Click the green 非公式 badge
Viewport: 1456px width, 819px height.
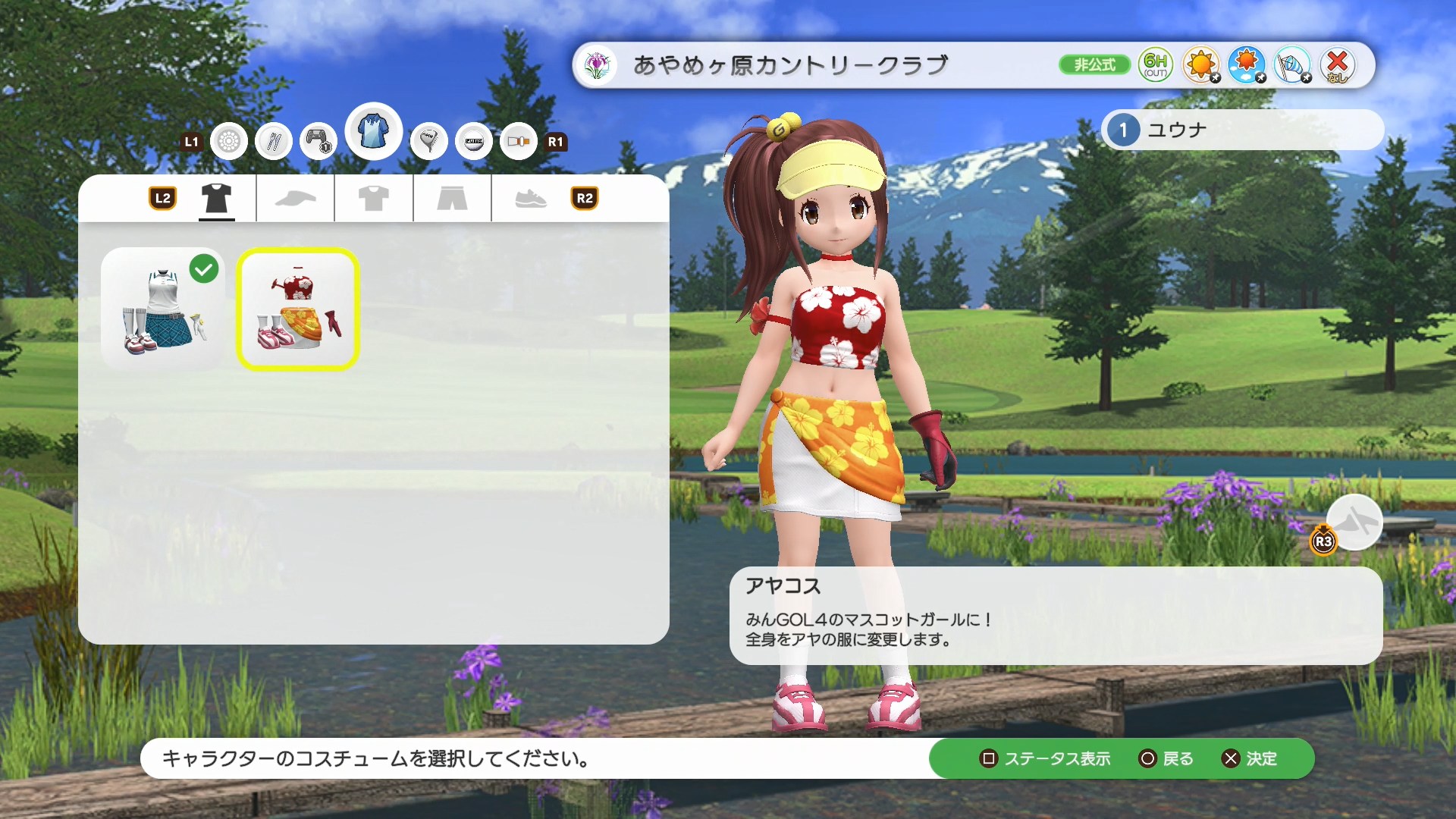[x=1094, y=65]
